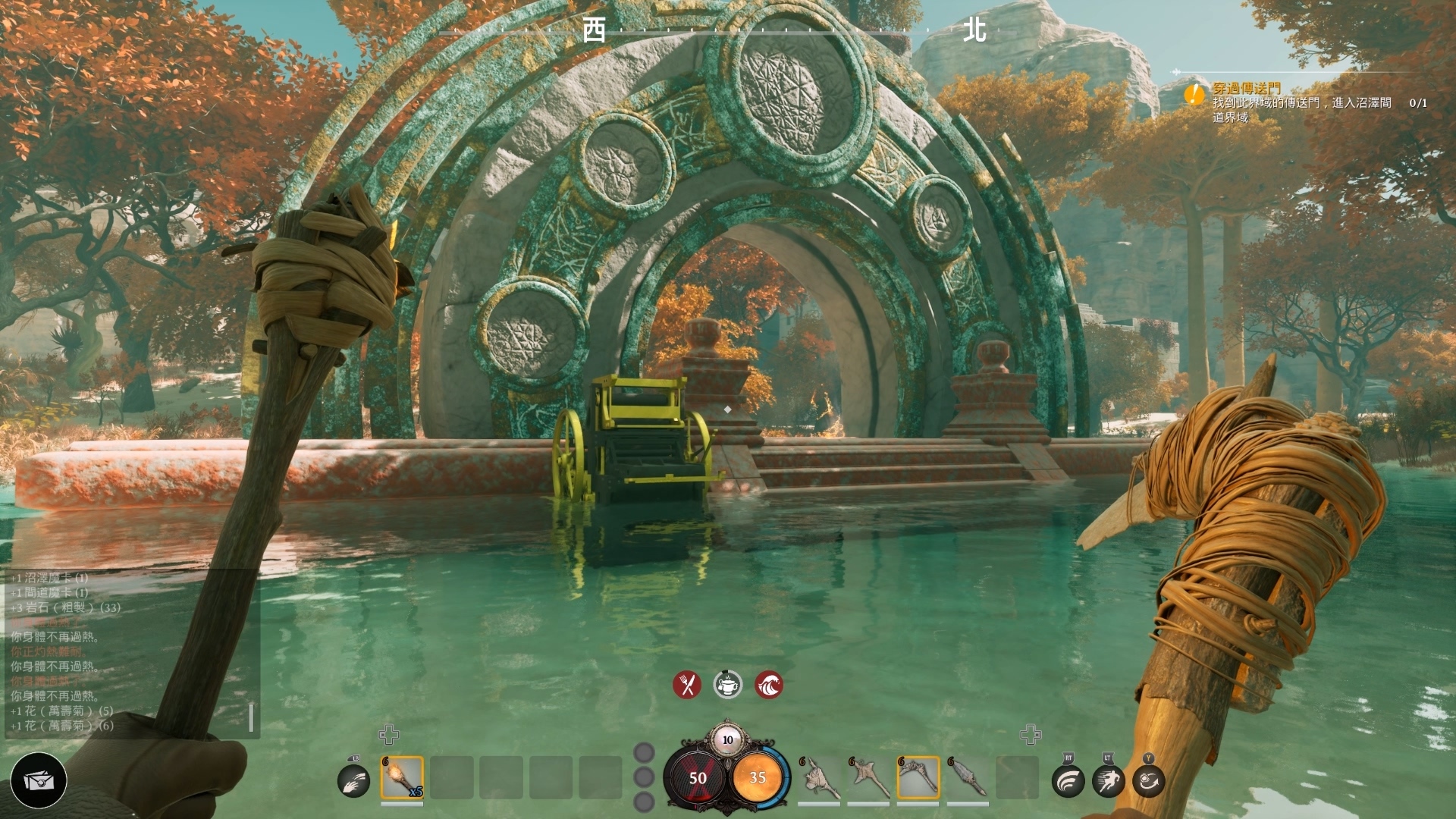View the red wave wet status icon
The width and height of the screenshot is (1456, 819).
coord(769,685)
